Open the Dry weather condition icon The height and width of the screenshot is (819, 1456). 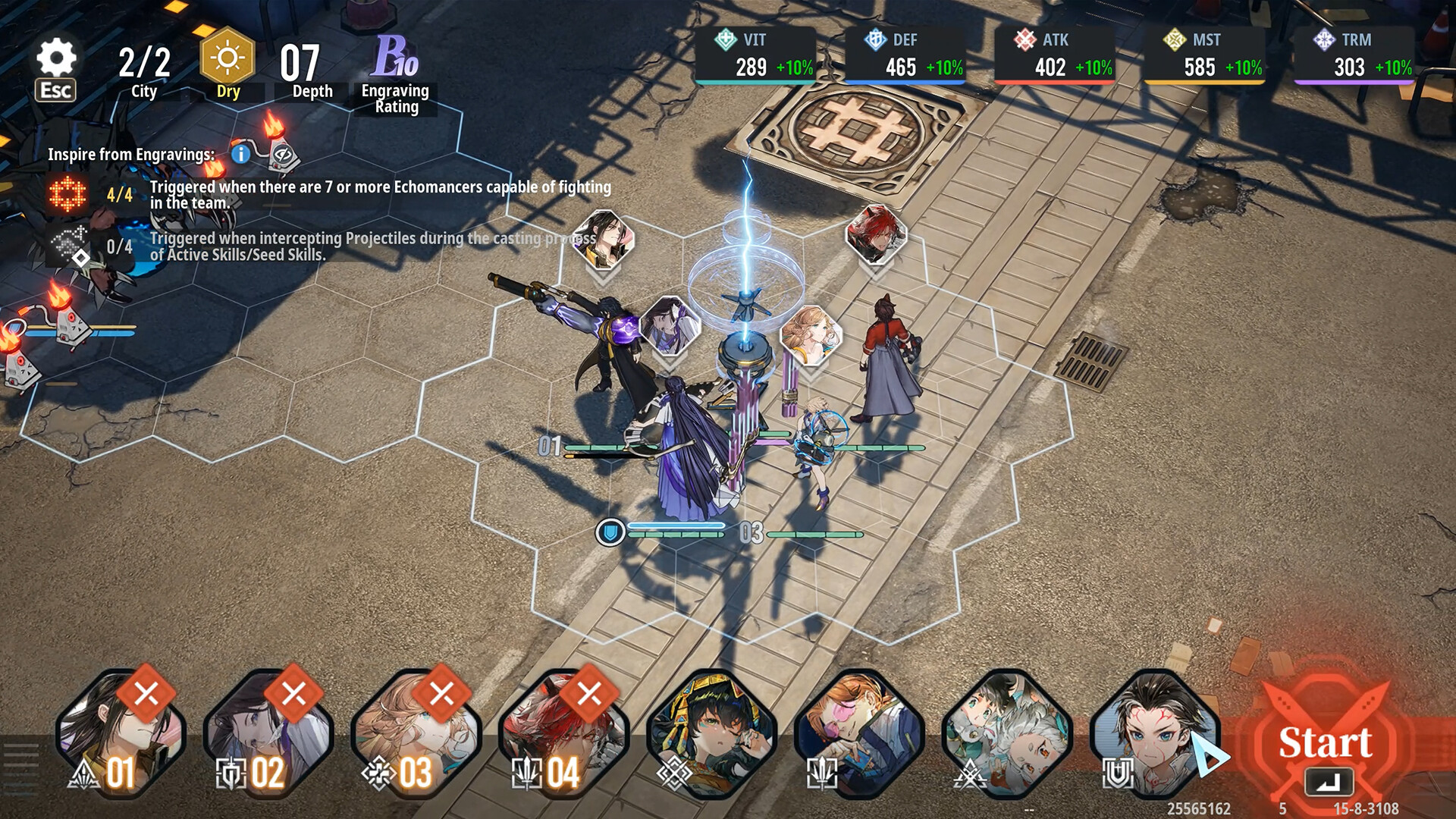(x=227, y=58)
